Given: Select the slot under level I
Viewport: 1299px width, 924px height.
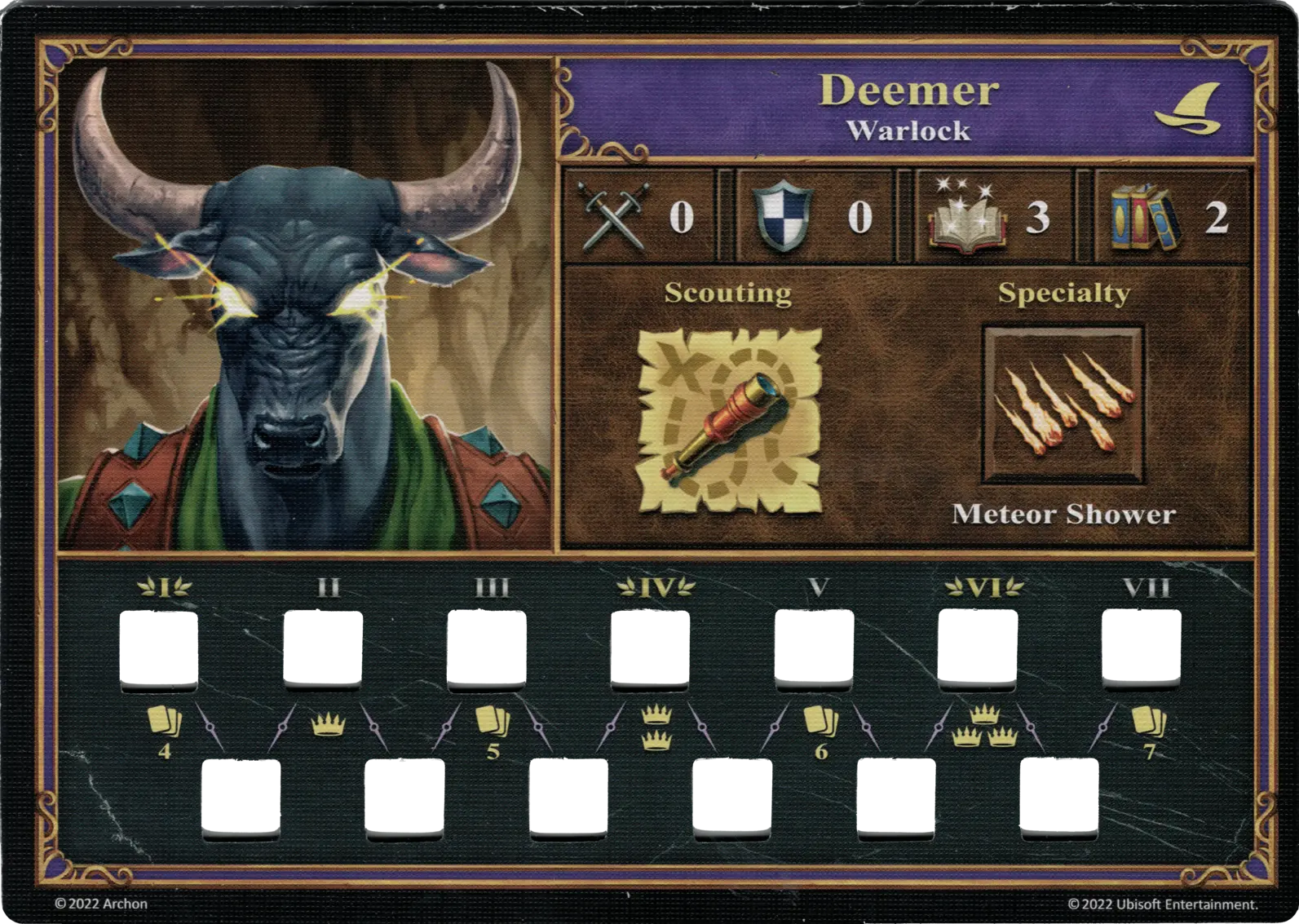Looking at the screenshot, I should pos(160,650).
